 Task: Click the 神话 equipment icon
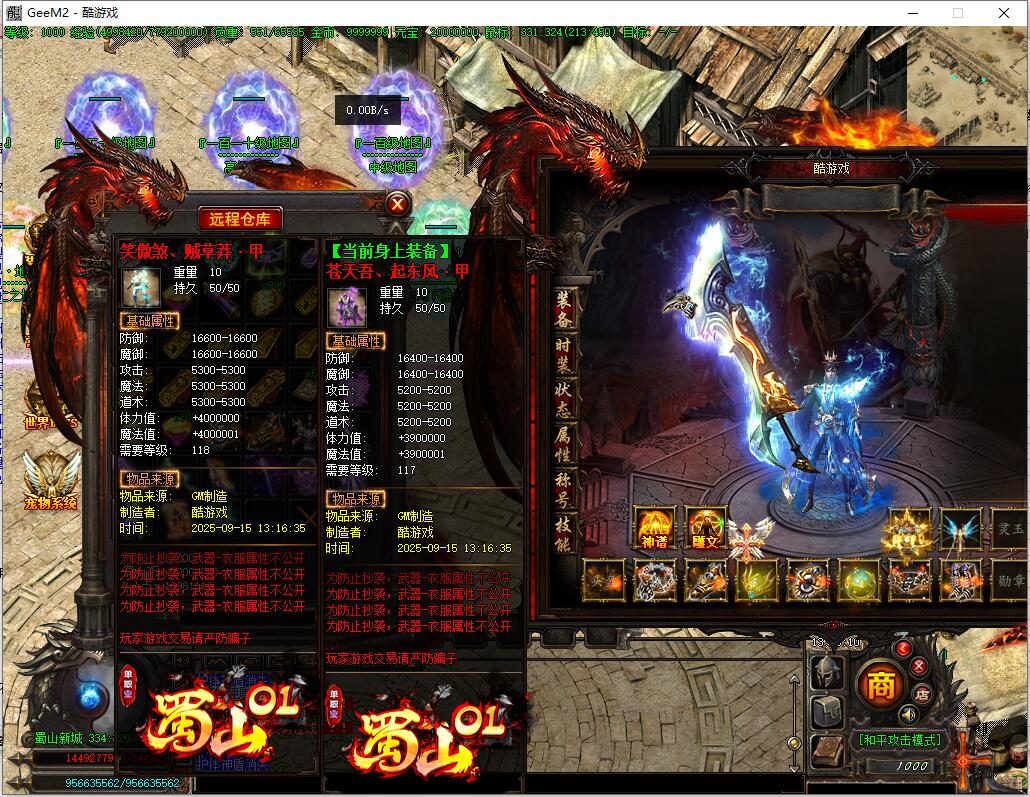[x=655, y=528]
